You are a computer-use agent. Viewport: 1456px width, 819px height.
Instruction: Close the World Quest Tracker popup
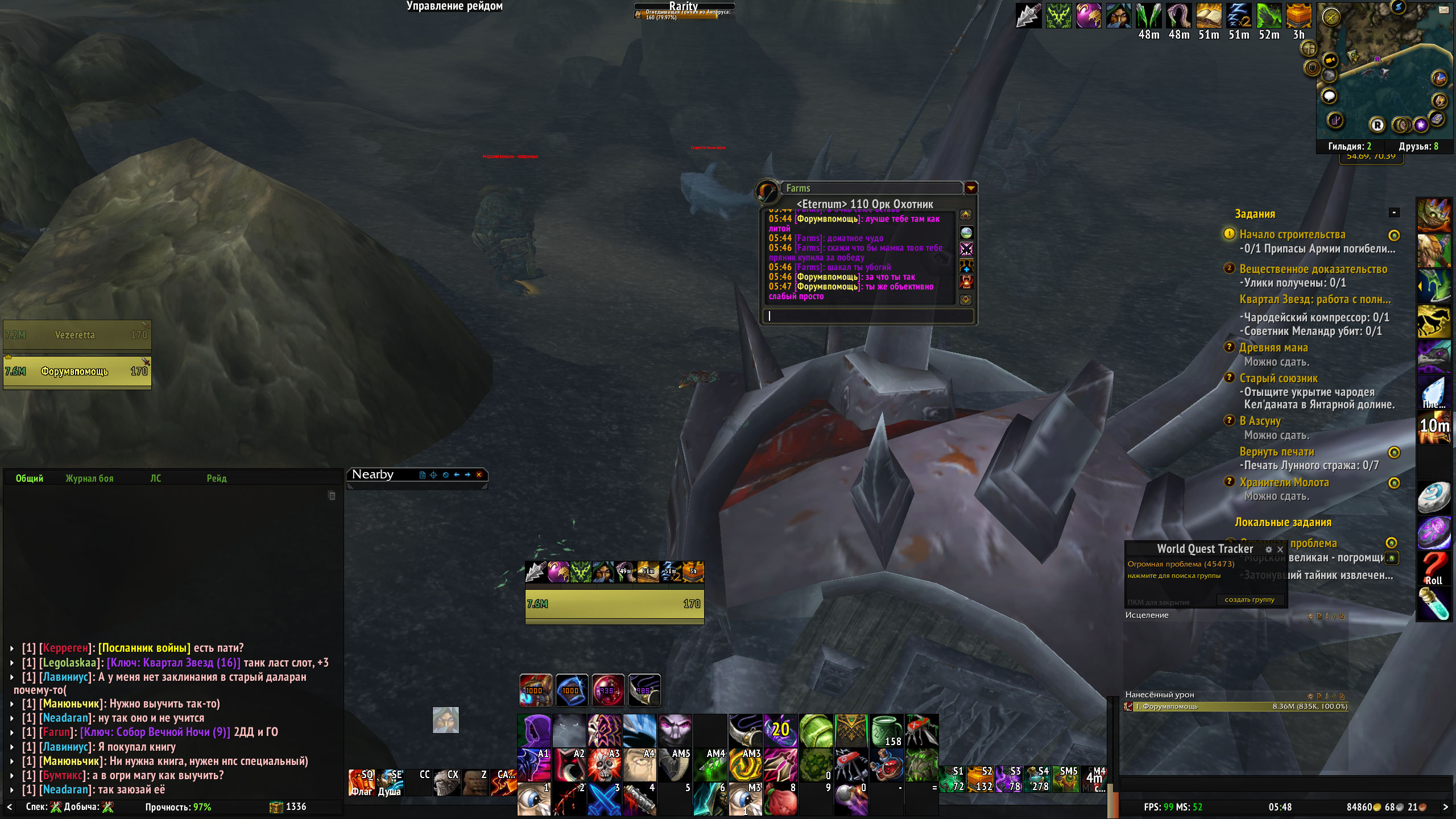tap(1280, 549)
